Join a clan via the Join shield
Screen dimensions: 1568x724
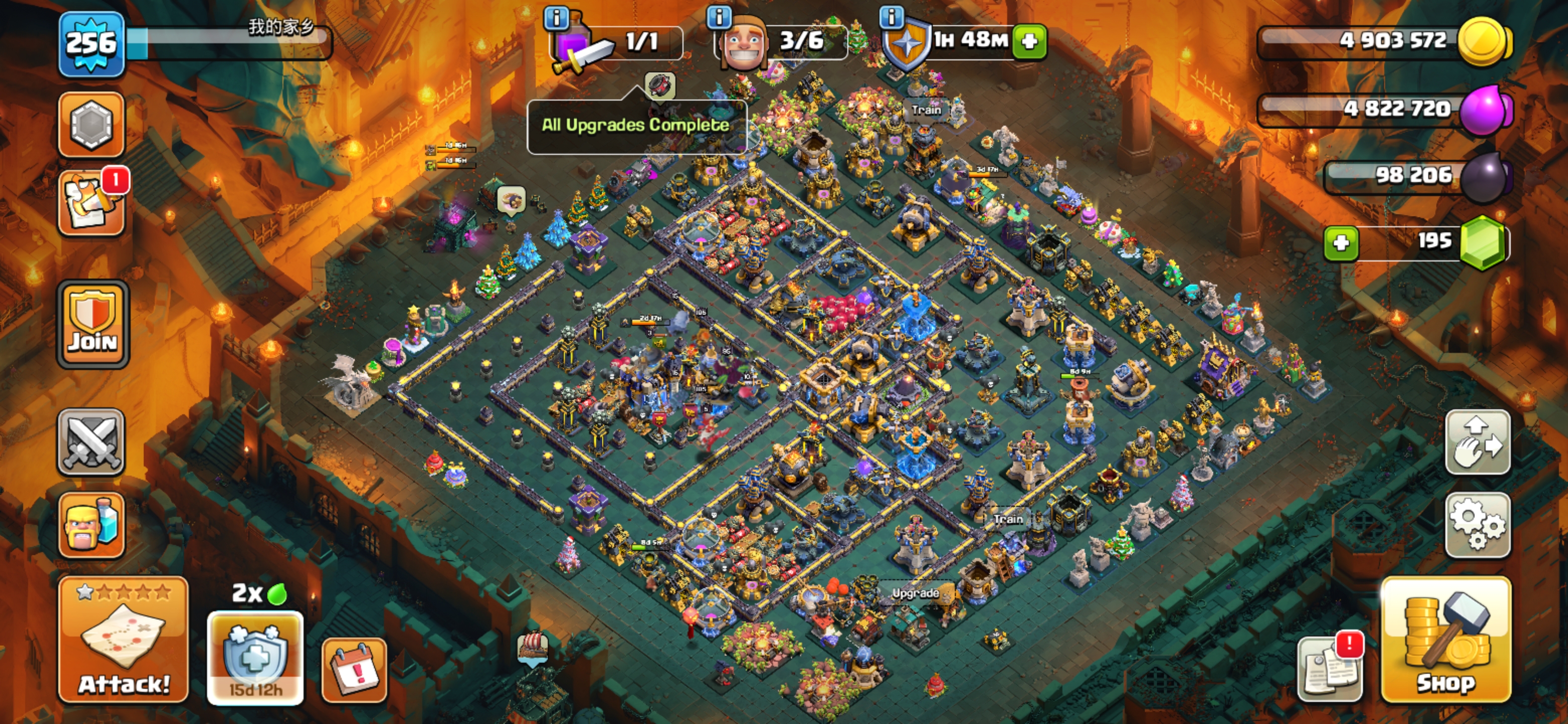click(x=92, y=325)
